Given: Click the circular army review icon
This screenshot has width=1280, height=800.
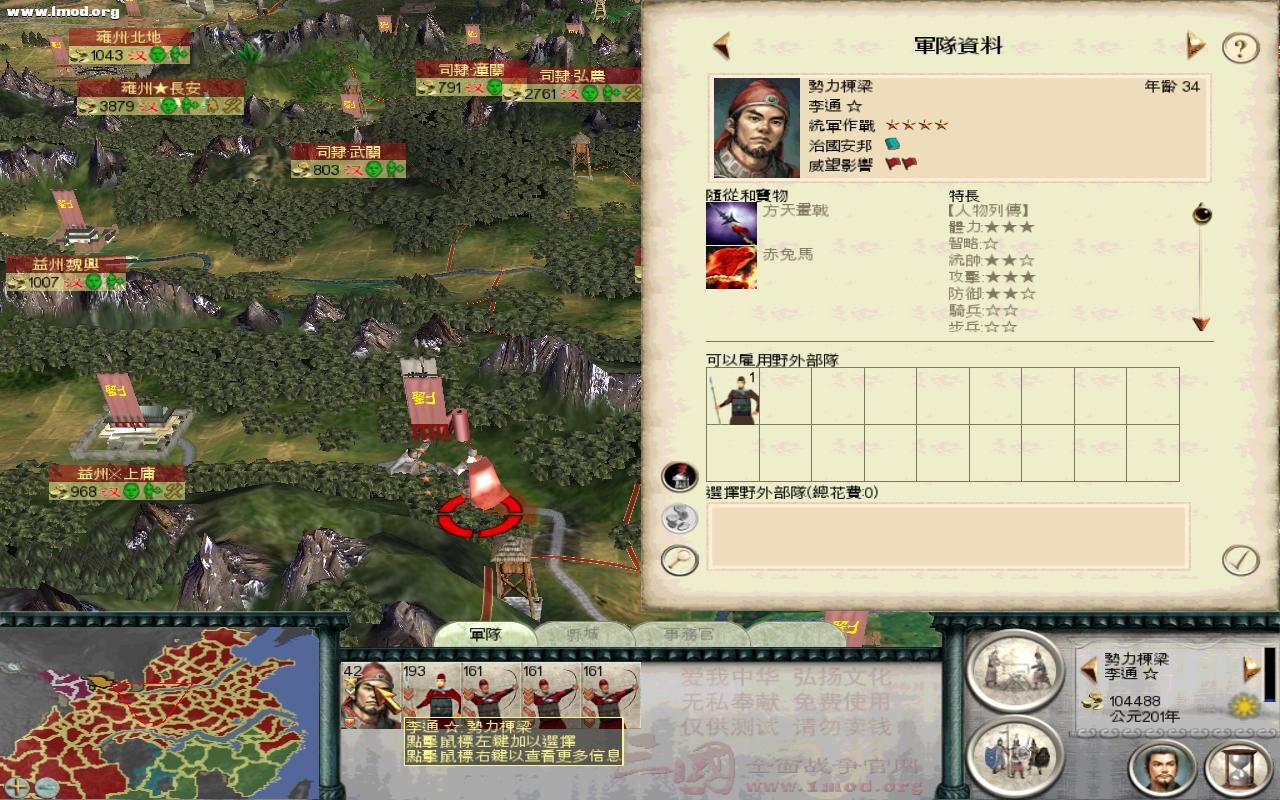Looking at the screenshot, I should pos(1015,755).
